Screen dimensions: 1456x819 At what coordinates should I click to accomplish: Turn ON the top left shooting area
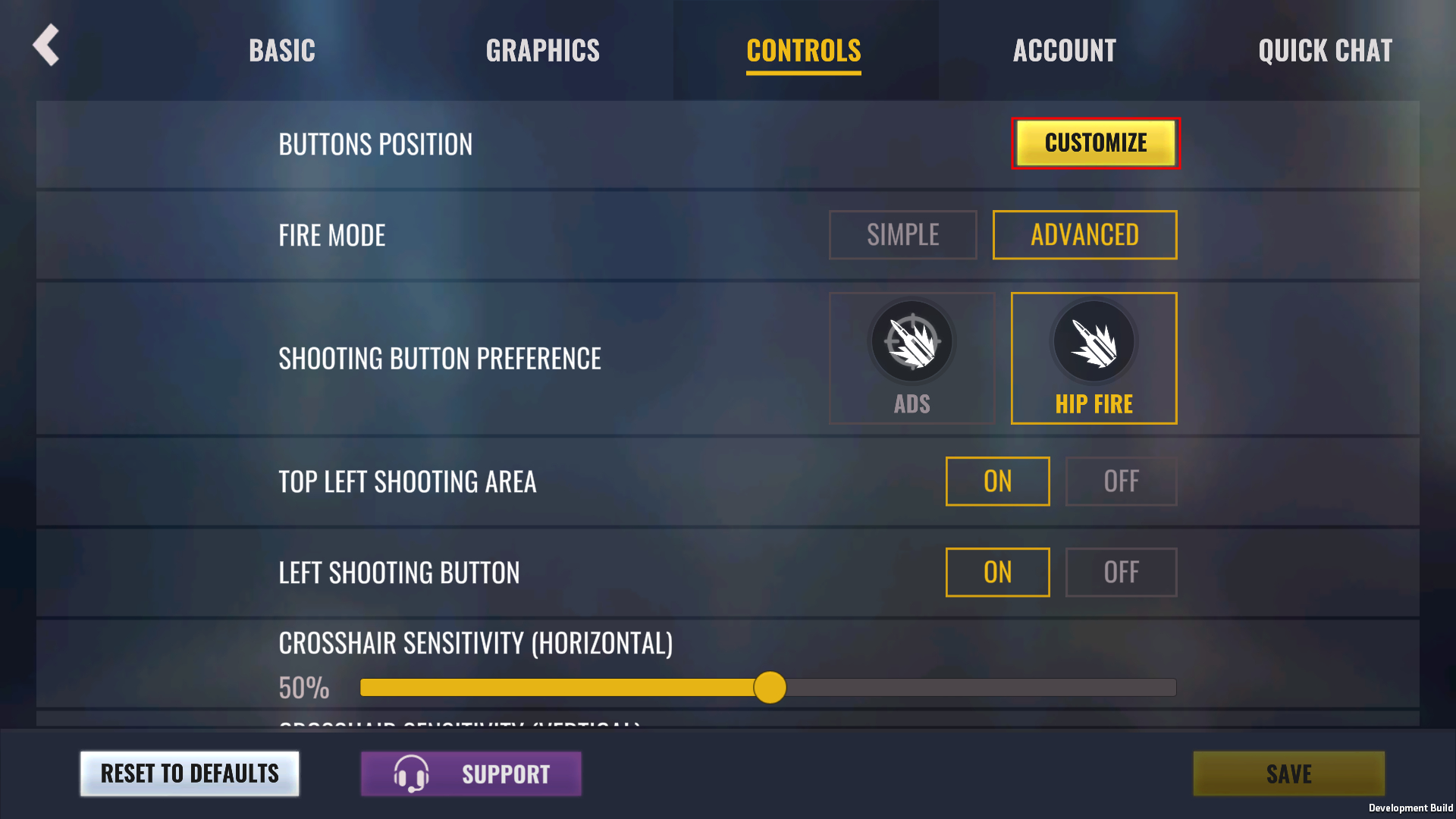tap(997, 482)
